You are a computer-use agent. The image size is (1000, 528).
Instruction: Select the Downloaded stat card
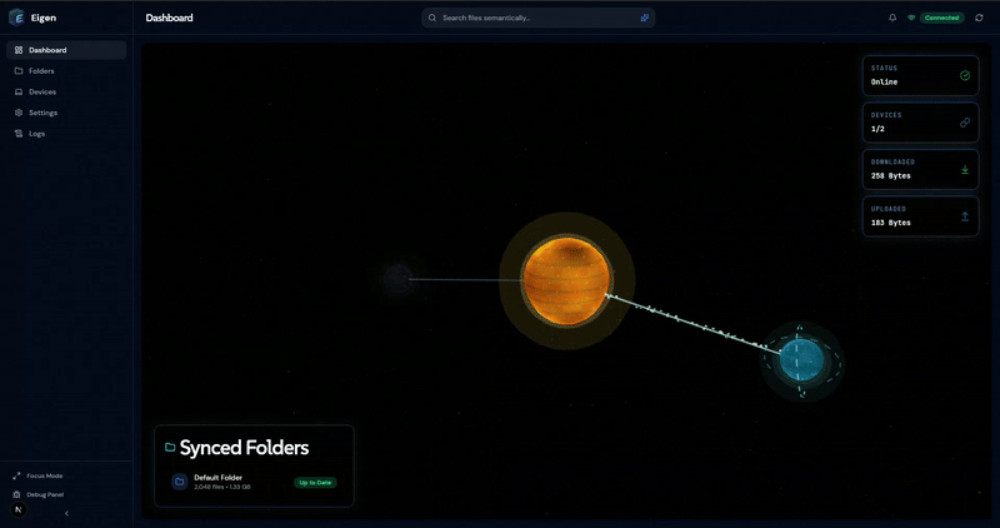tap(920, 169)
